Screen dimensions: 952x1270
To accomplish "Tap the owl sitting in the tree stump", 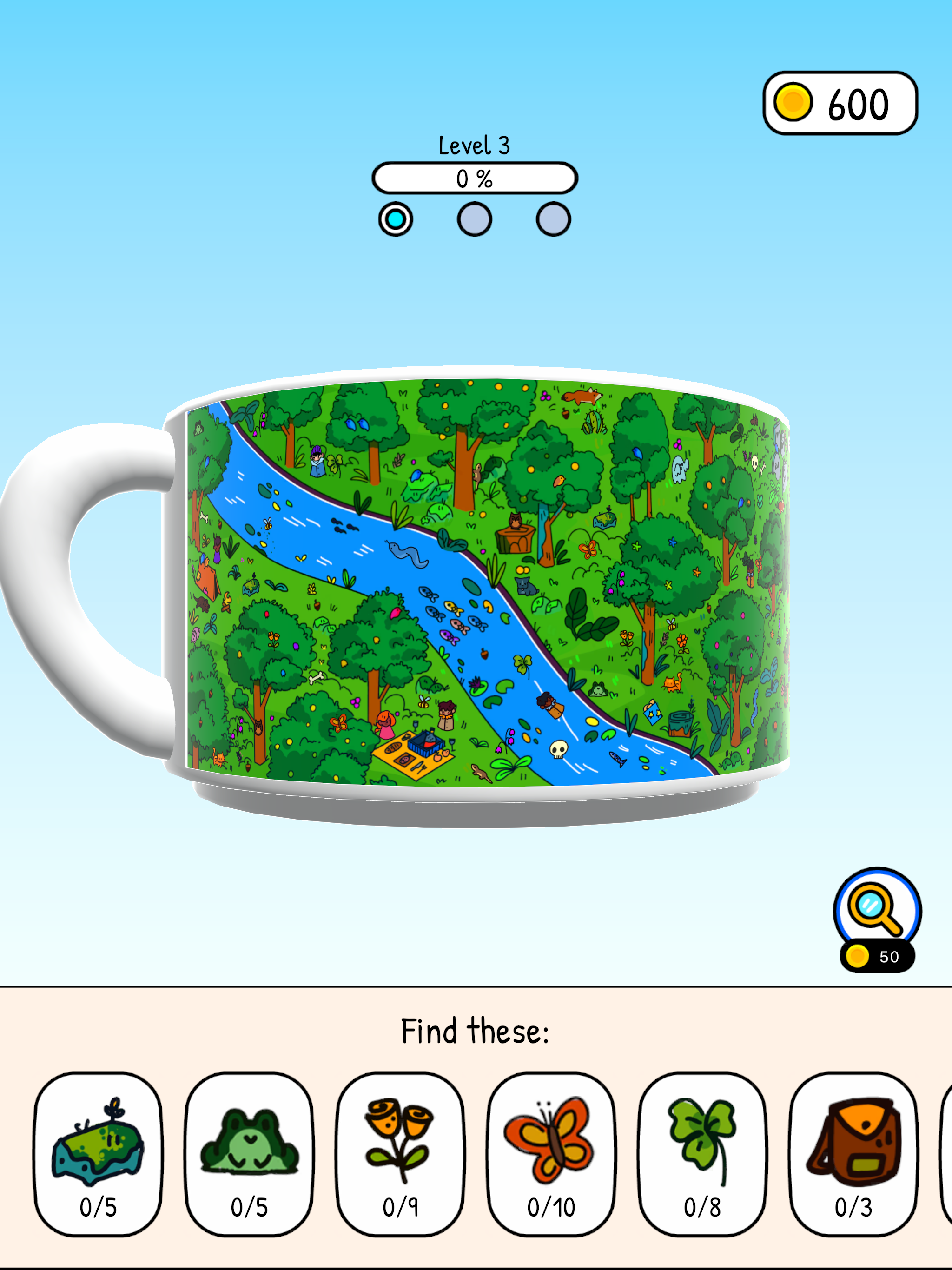I will coord(515,520).
